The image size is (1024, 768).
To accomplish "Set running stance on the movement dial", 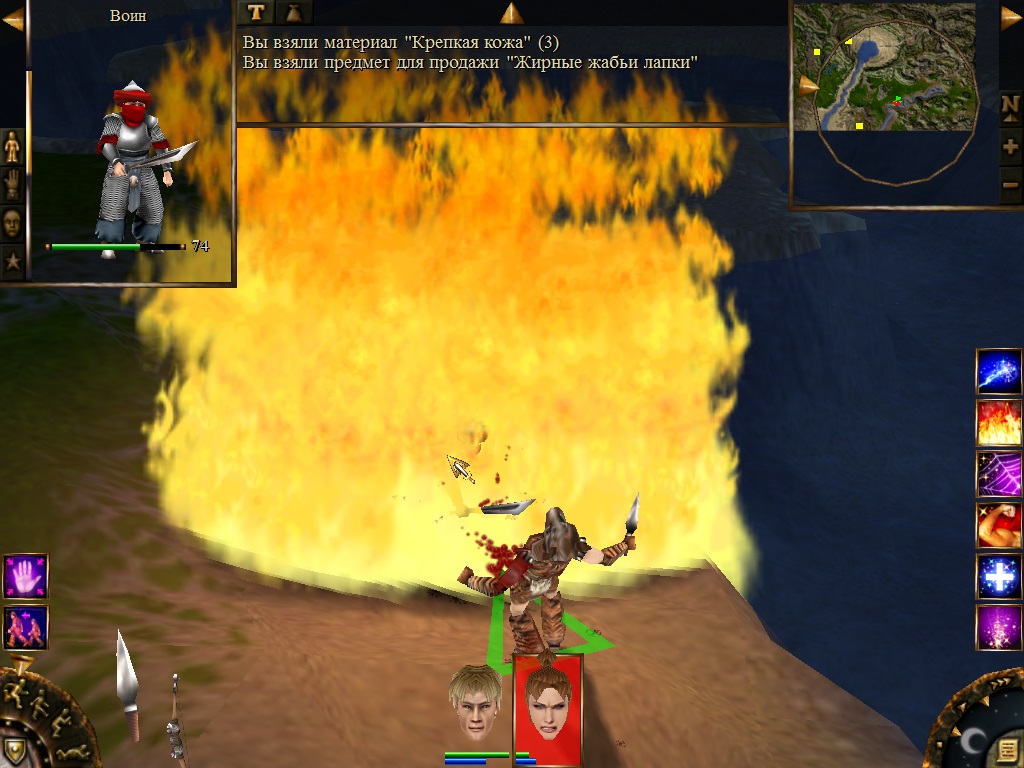I will pyautogui.click(x=13, y=691).
